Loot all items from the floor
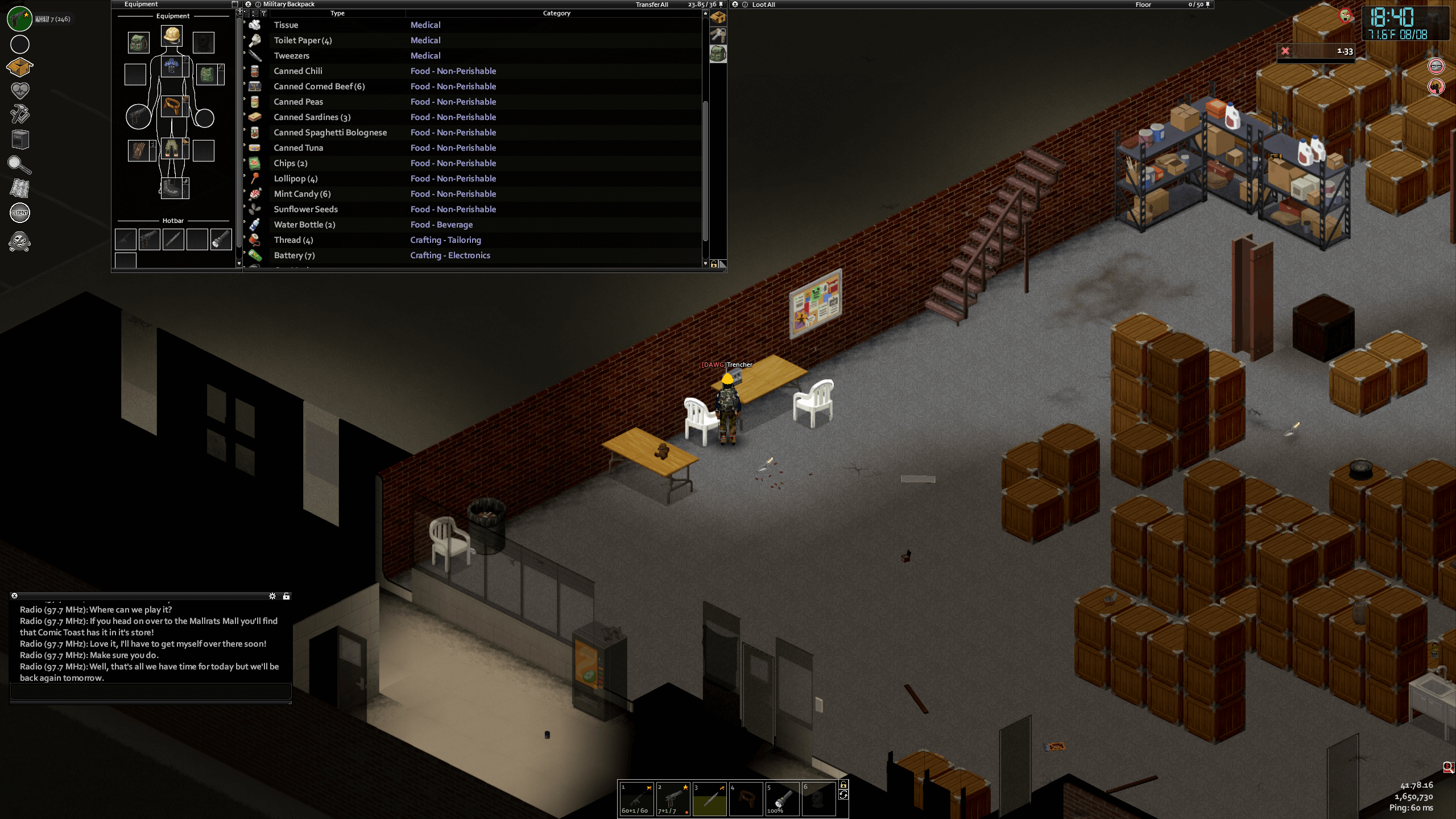Screen dimensions: 1456x819 click(763, 5)
